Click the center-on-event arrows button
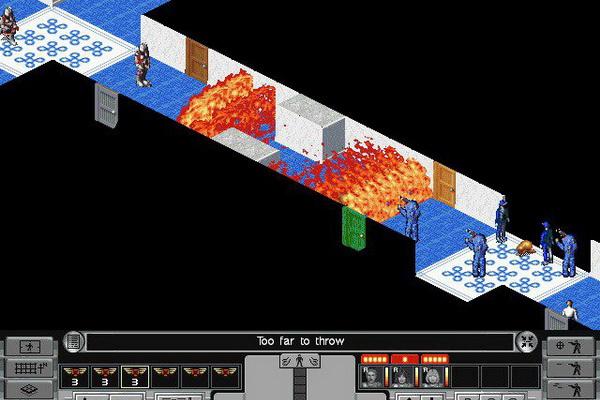Viewport: 600px width, 400px height. 527,342
